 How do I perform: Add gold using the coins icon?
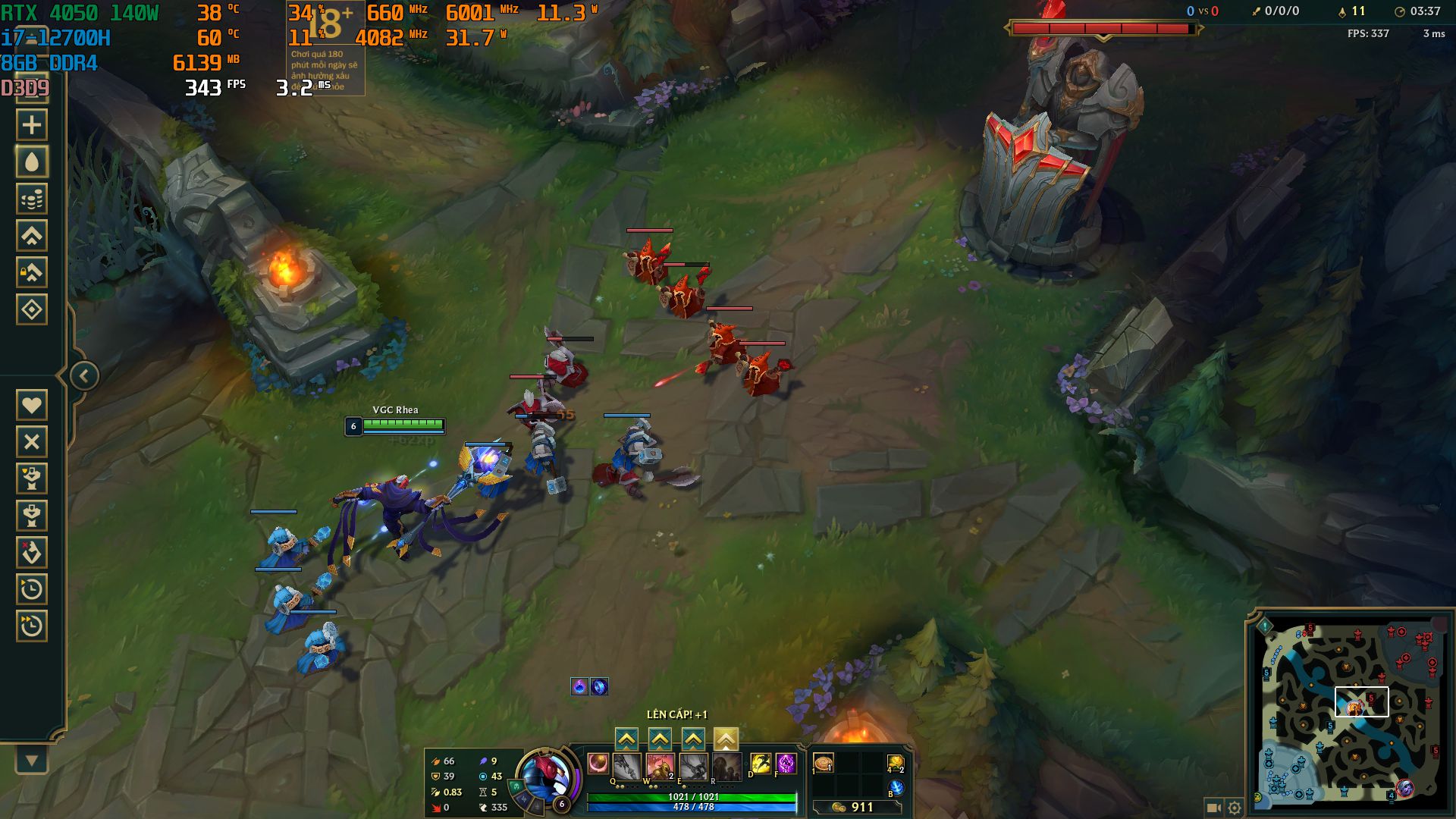[x=33, y=197]
